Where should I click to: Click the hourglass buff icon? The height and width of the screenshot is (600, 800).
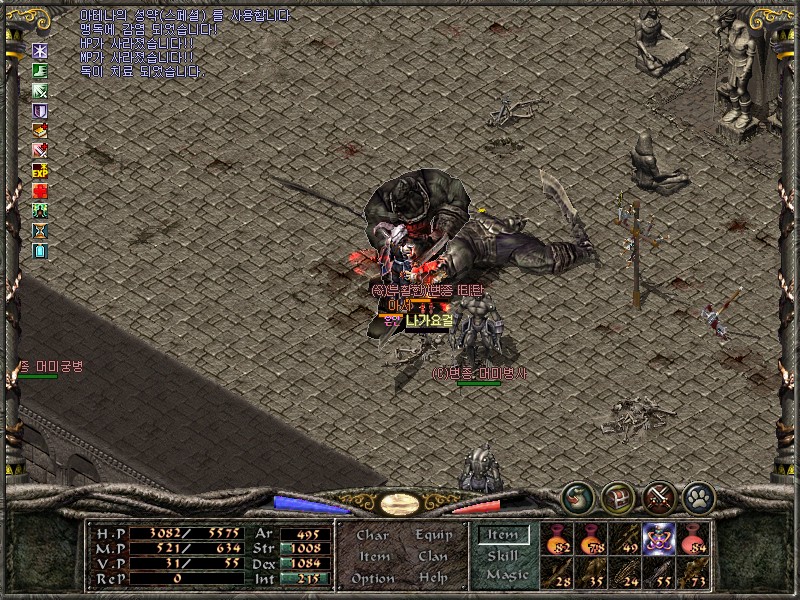pos(40,230)
